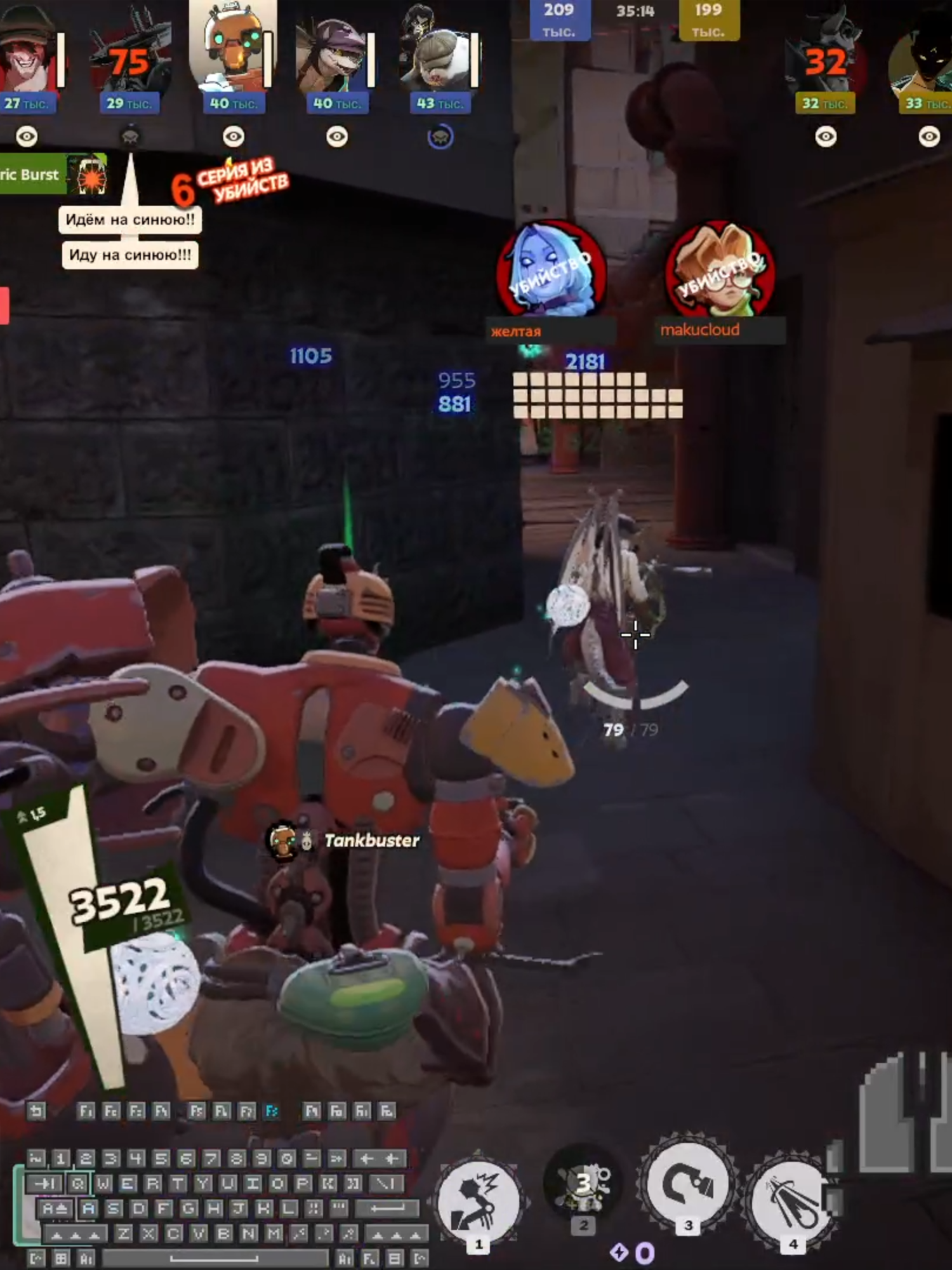This screenshot has height=1270, width=952.
Task: Click makucloud's kill-feed avatar
Action: (x=718, y=272)
